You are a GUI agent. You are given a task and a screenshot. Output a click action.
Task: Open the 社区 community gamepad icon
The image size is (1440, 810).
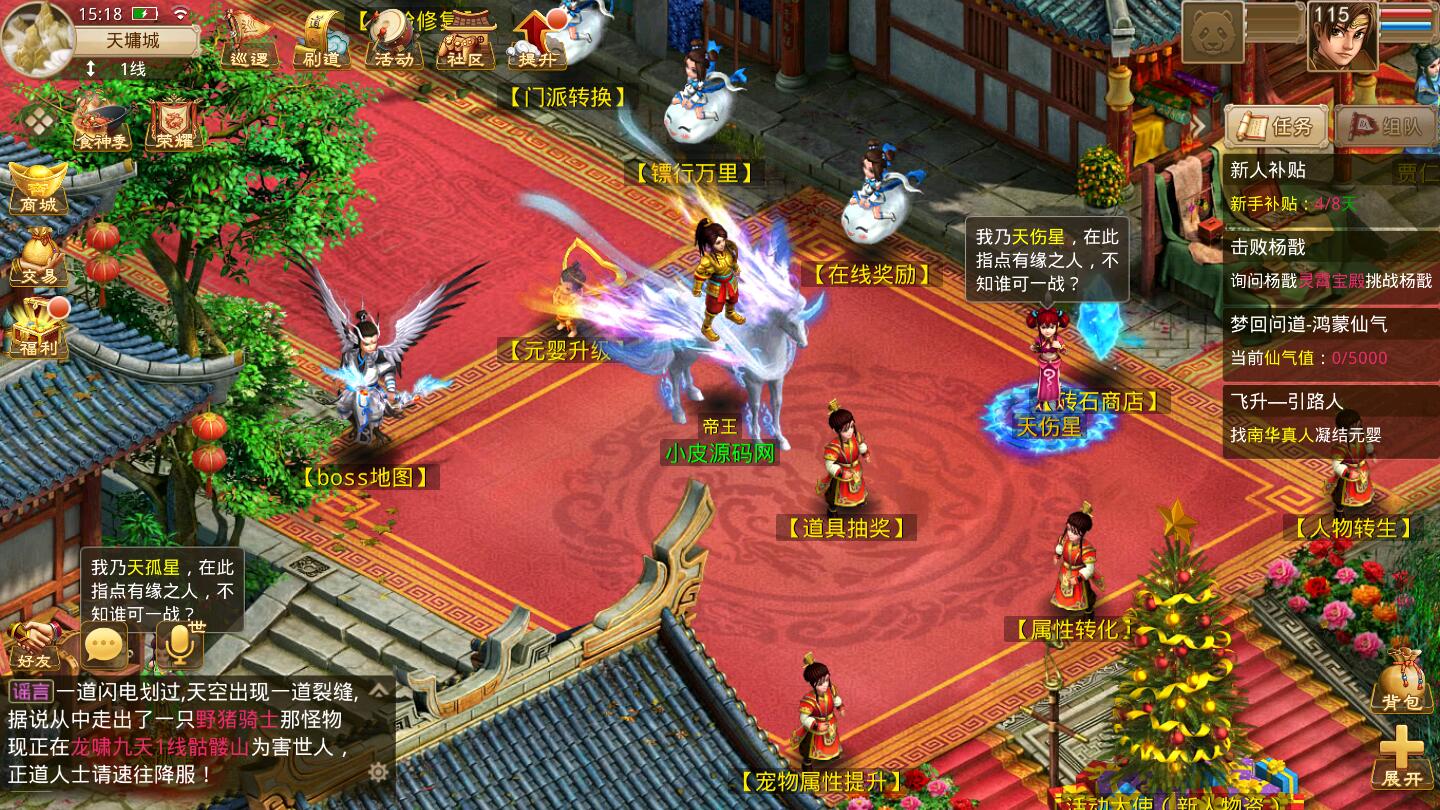(x=462, y=40)
